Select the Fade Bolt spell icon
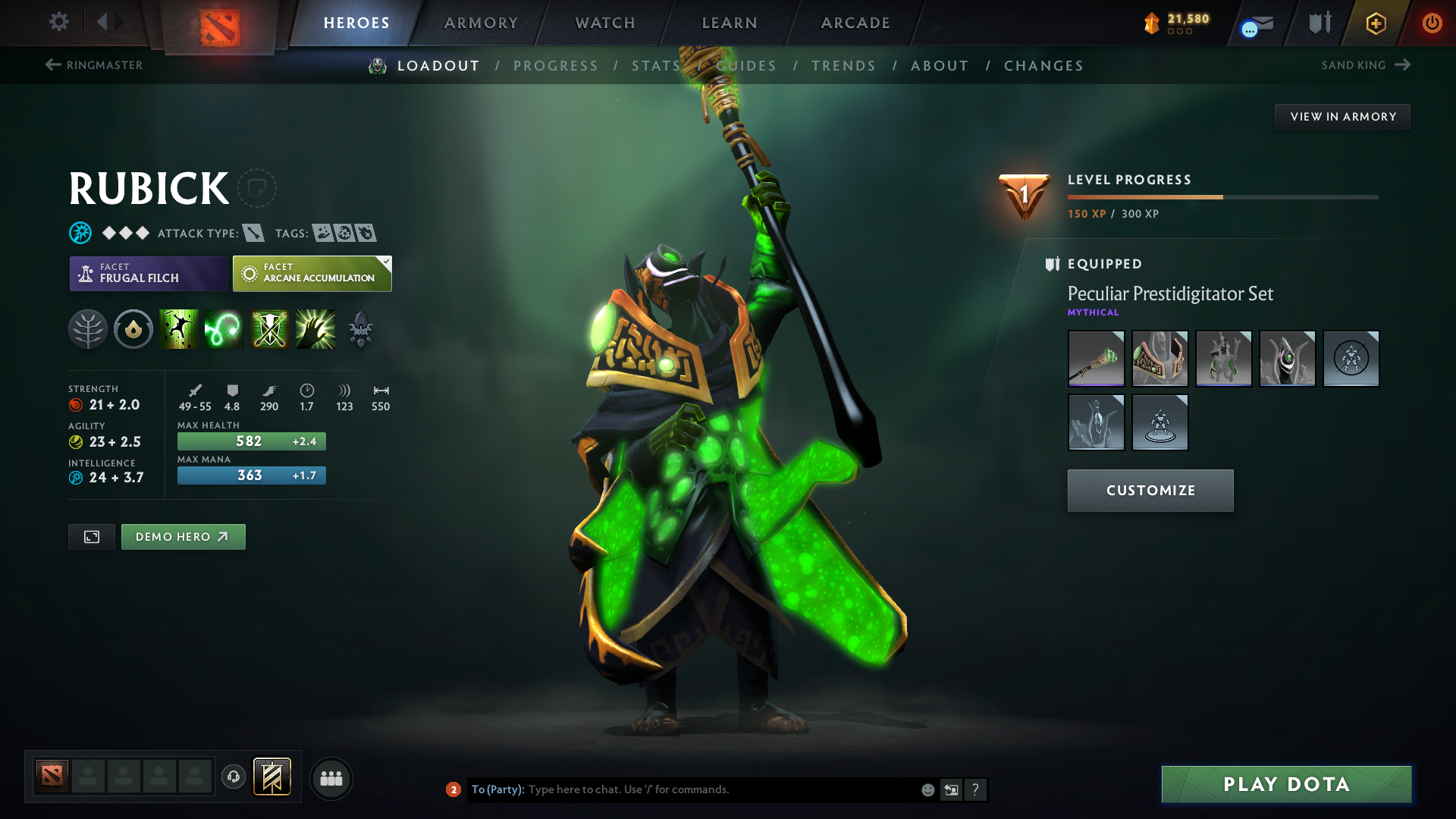 coord(224,329)
